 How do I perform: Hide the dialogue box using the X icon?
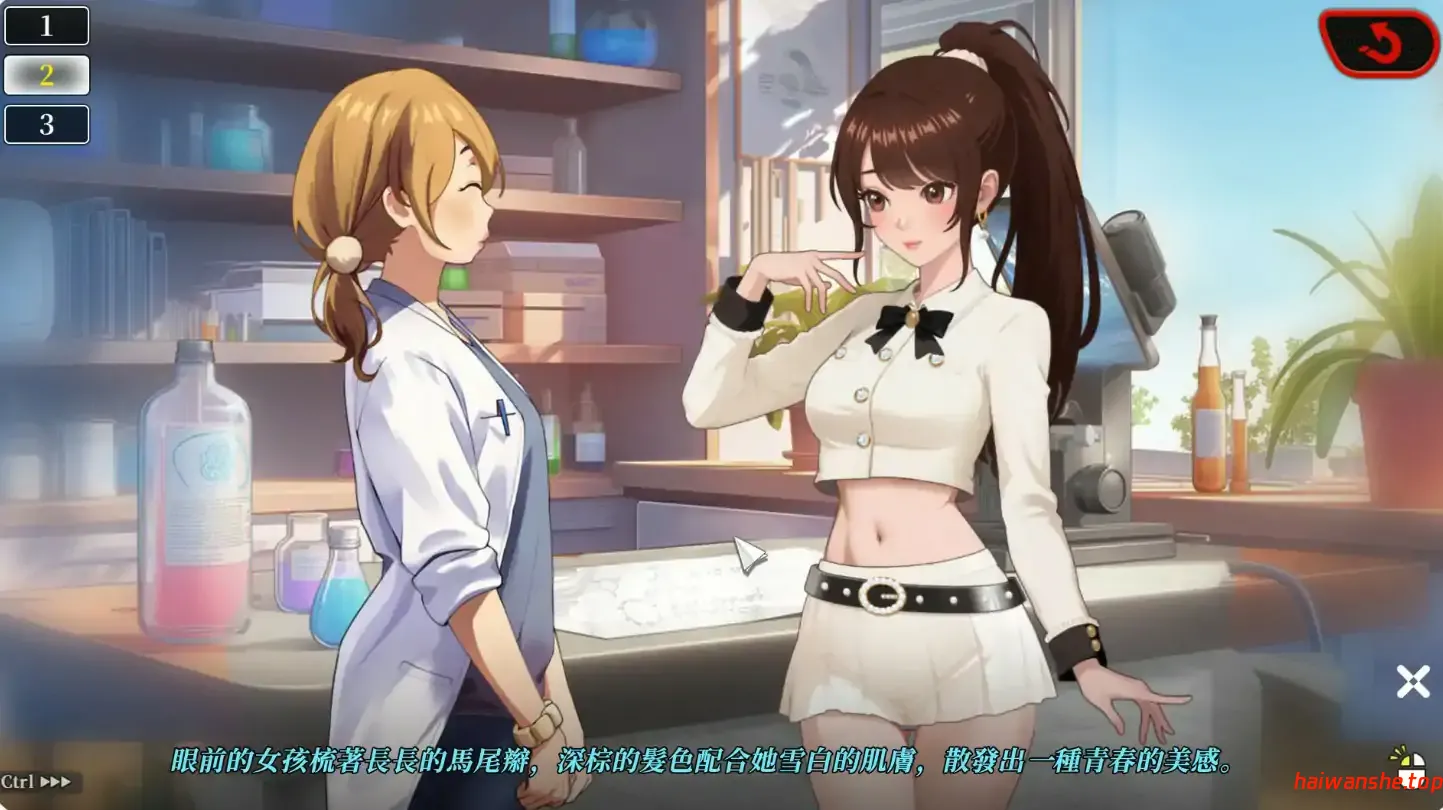[x=1412, y=681]
